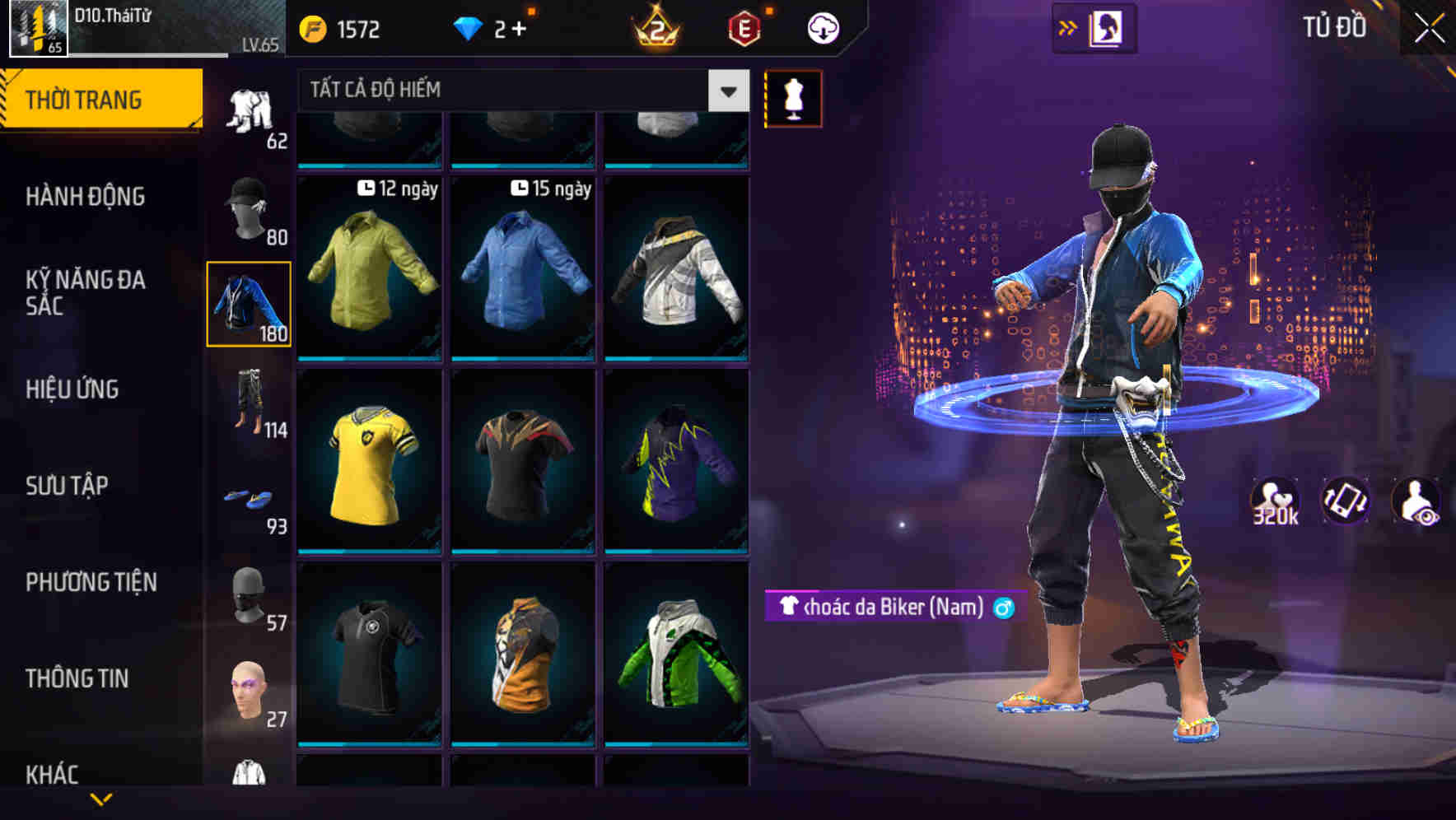The image size is (1456, 820).
Task: Open the crown rank badge
Action: pyautogui.click(x=655, y=27)
